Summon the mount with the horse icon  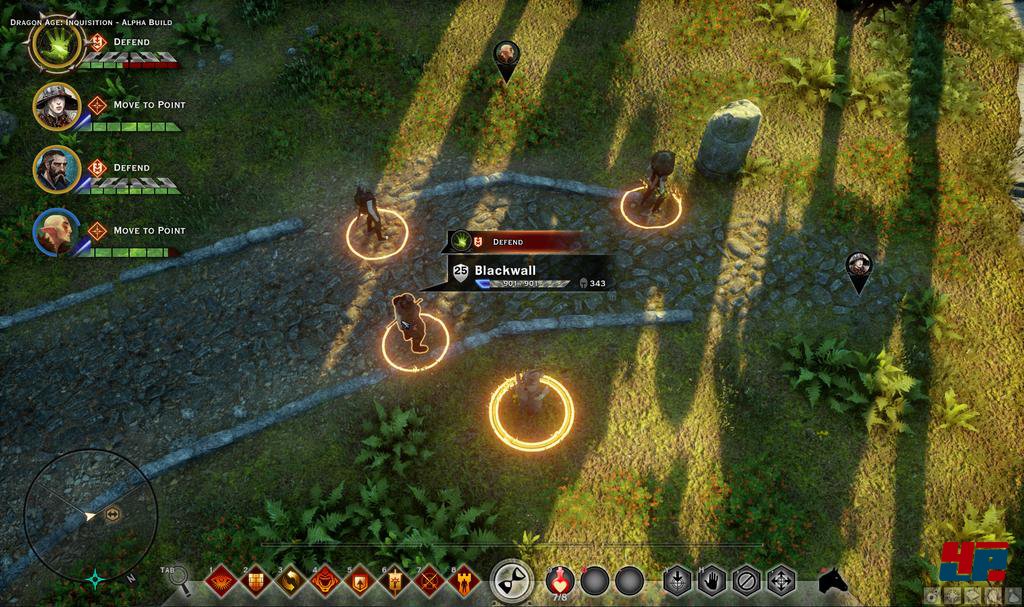[832, 580]
